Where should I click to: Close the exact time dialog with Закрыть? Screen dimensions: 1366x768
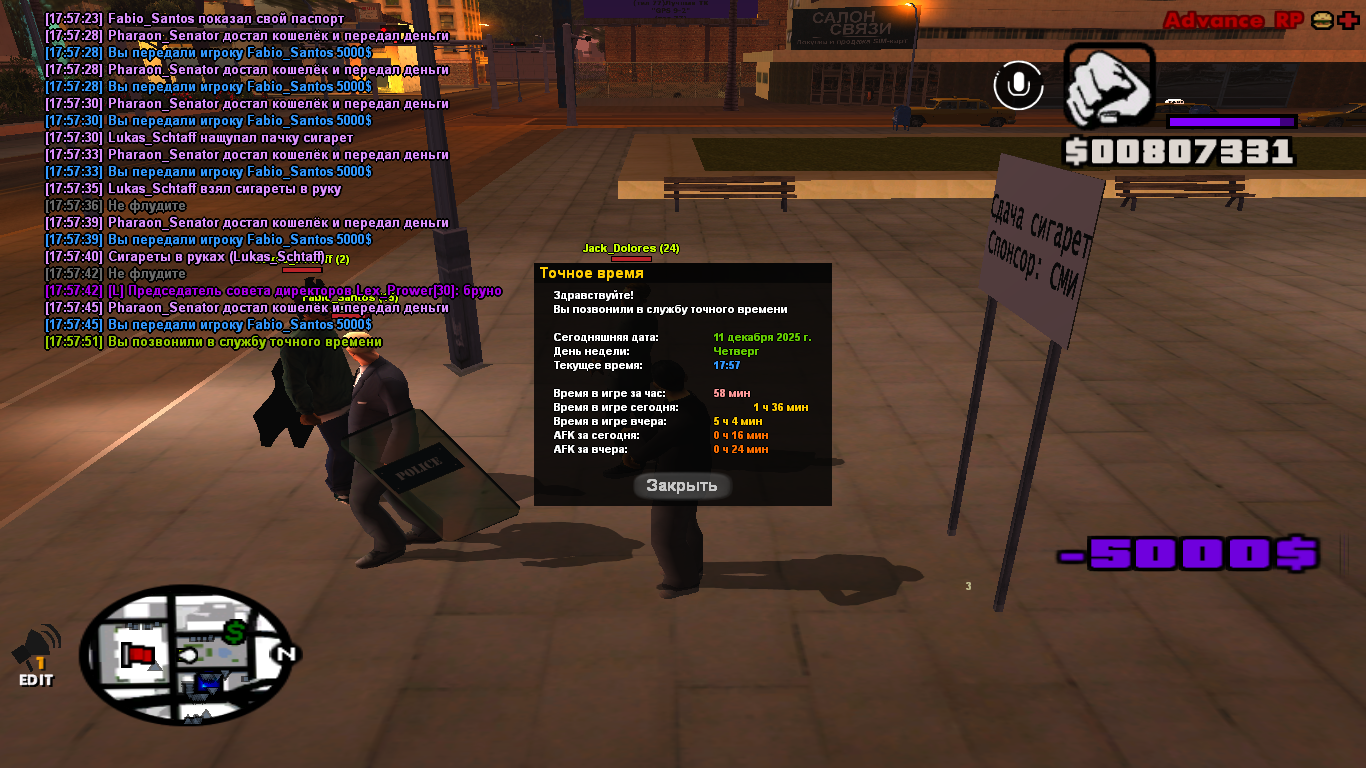coord(682,486)
